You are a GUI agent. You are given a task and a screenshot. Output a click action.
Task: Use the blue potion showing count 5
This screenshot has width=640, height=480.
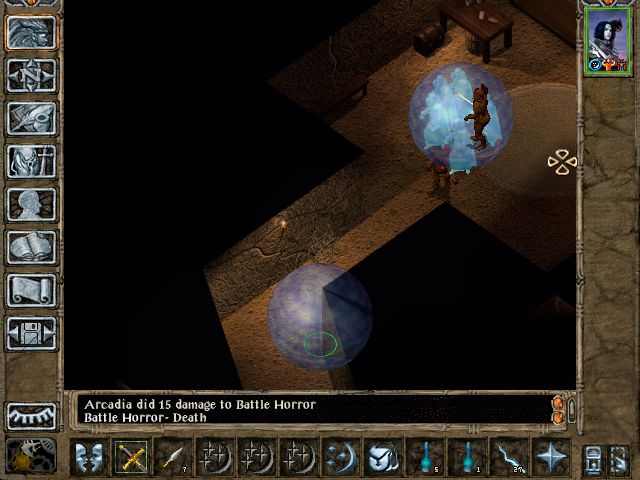coord(425,458)
